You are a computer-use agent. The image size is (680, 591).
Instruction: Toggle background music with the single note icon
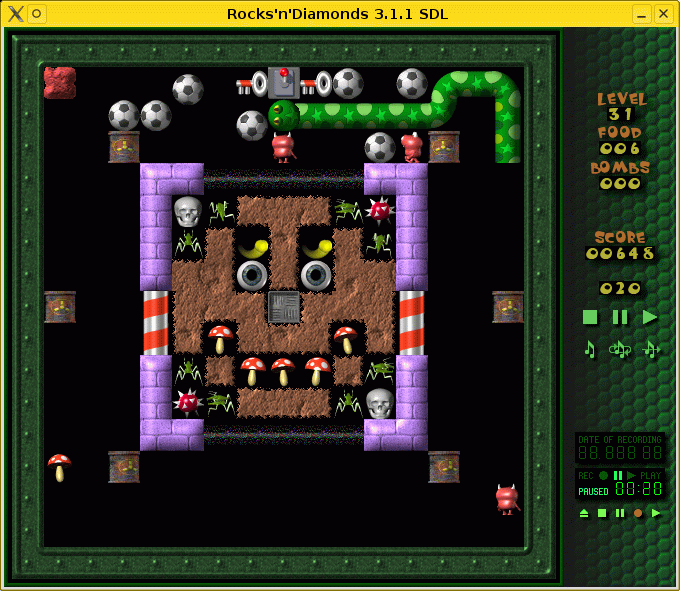click(x=590, y=349)
